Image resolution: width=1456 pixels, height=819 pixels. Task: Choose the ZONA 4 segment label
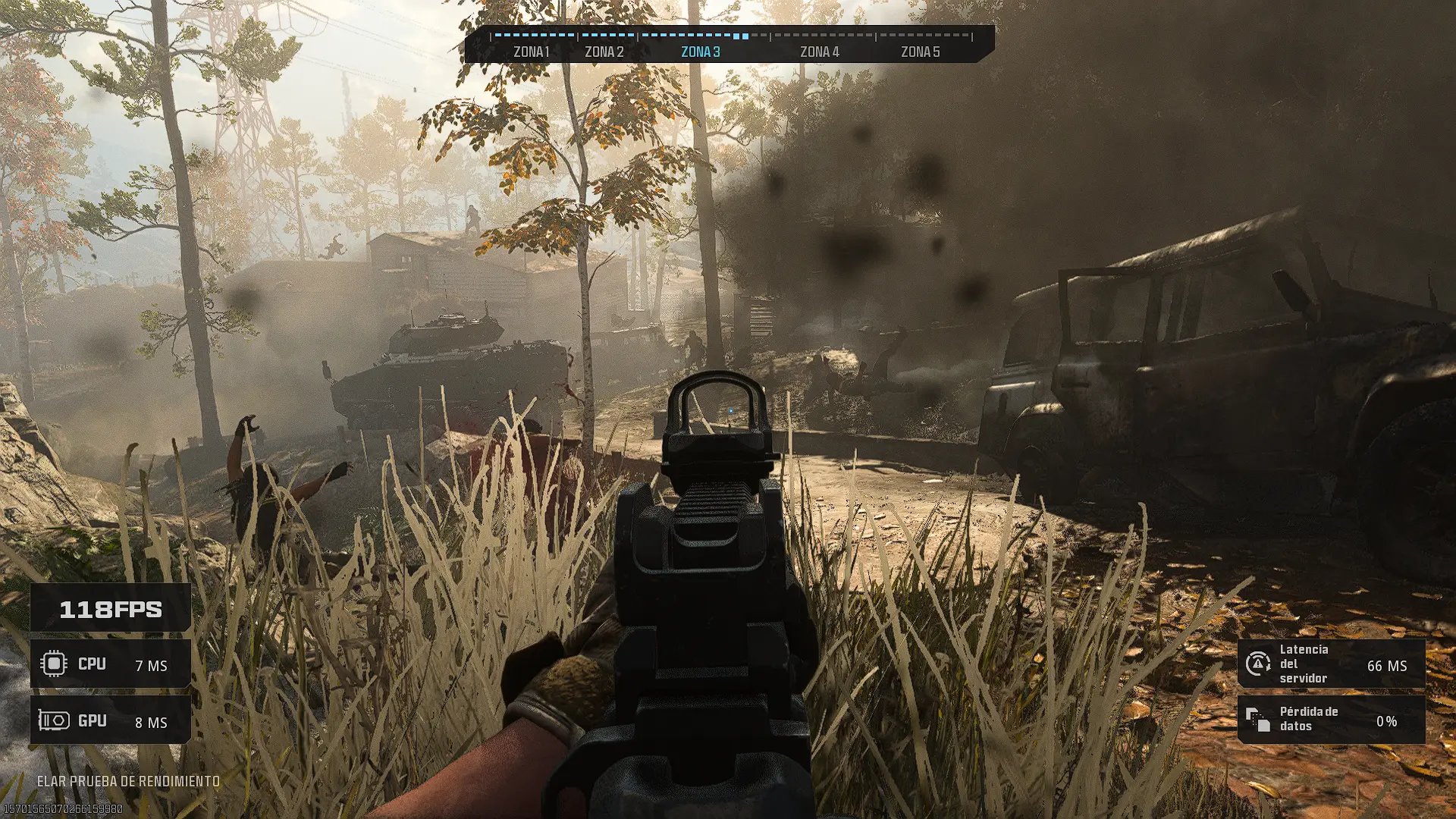coord(819,52)
